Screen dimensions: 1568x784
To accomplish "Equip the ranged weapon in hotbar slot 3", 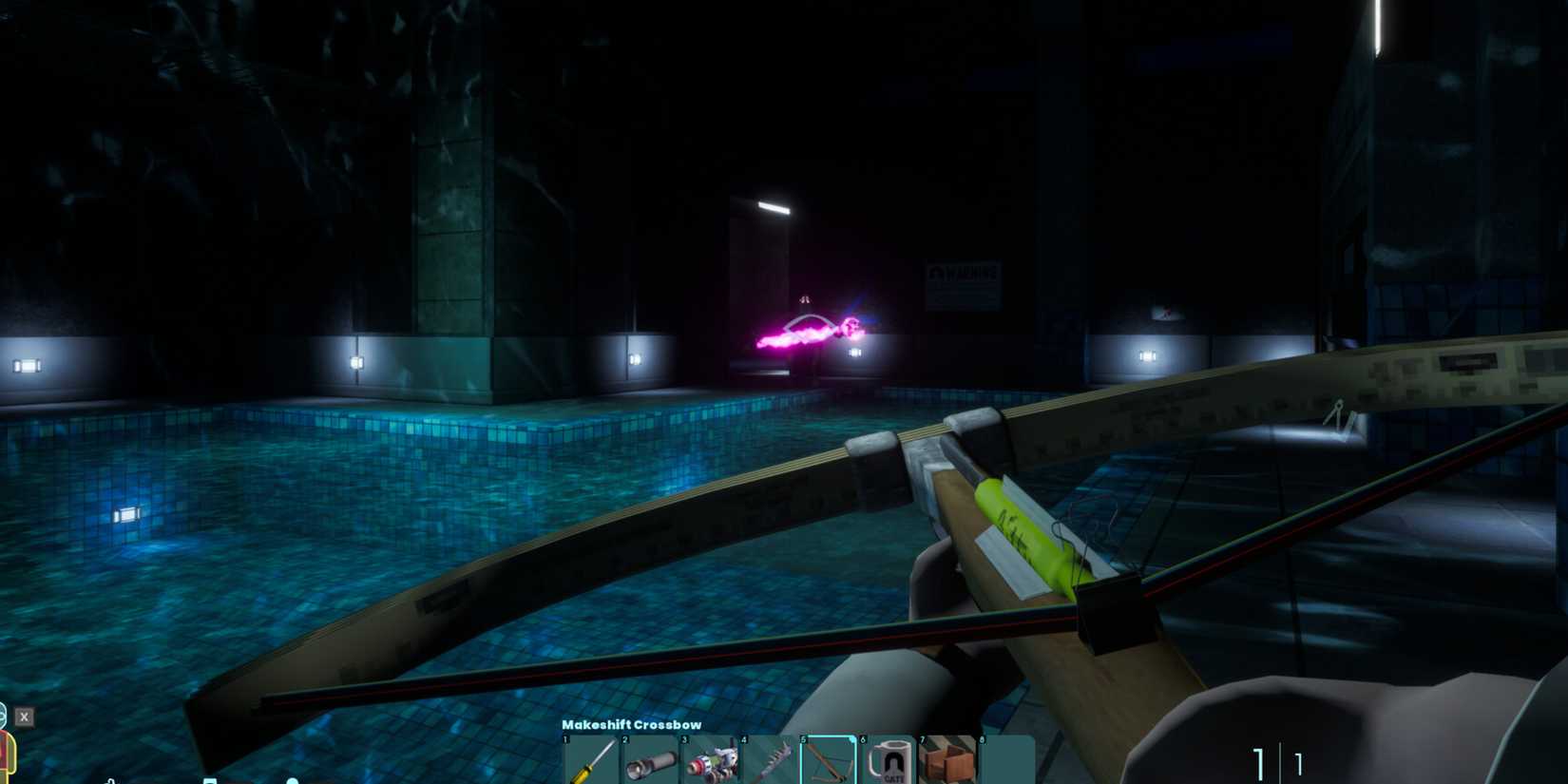I will tap(713, 760).
